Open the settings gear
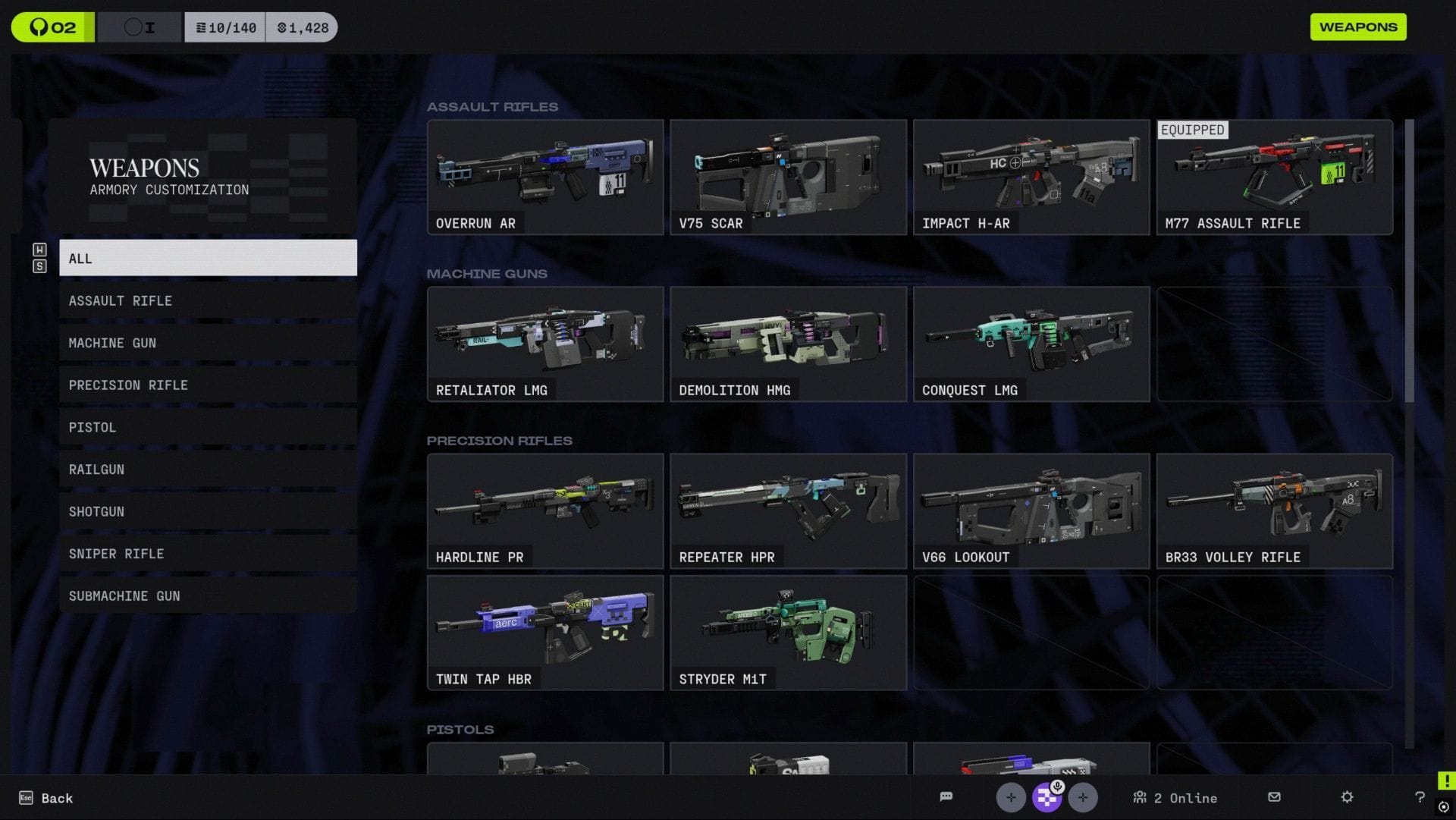This screenshot has width=1456, height=820. tap(1346, 797)
